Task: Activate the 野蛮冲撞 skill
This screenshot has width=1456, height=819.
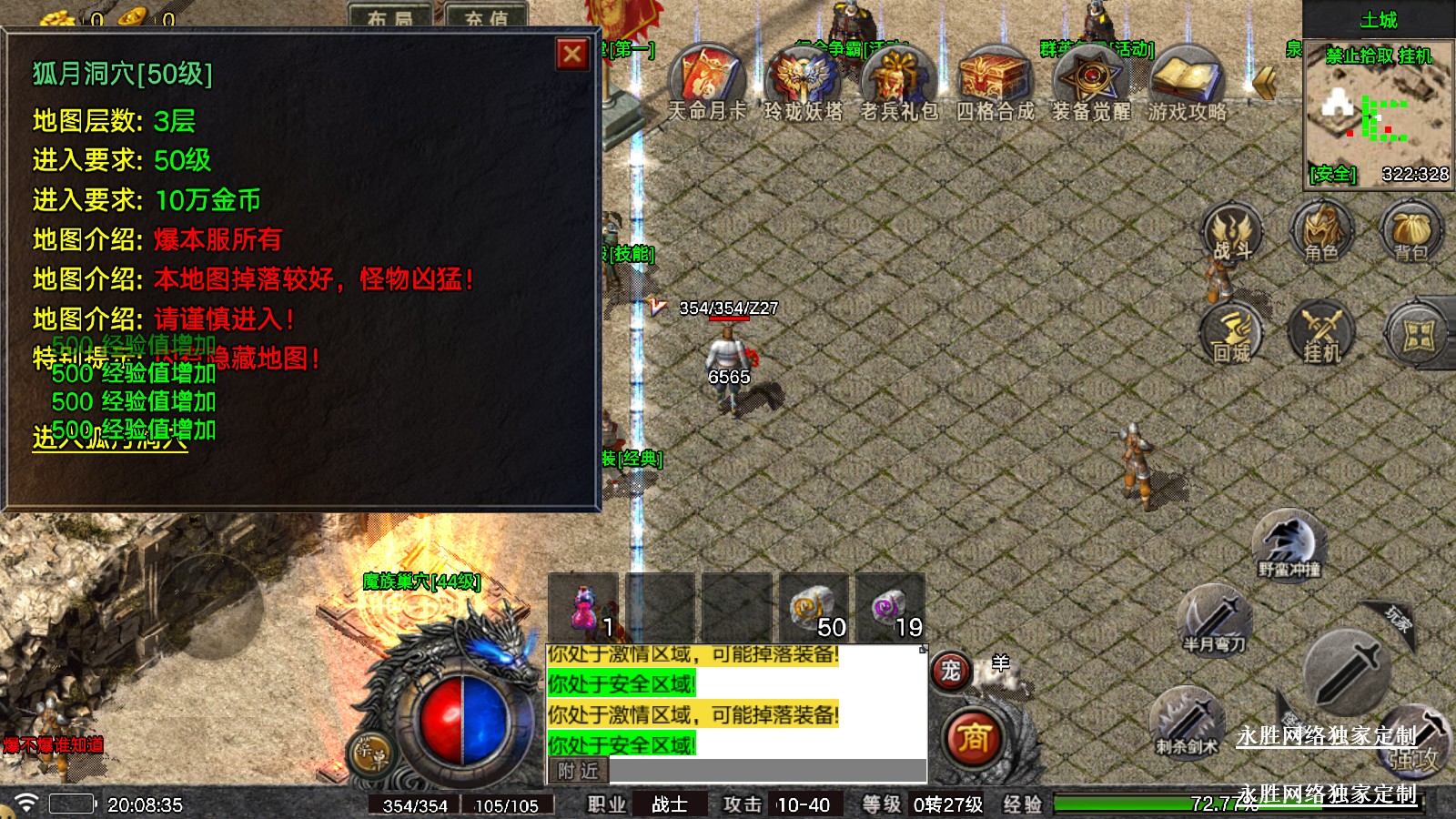Action: pyautogui.click(x=1289, y=543)
